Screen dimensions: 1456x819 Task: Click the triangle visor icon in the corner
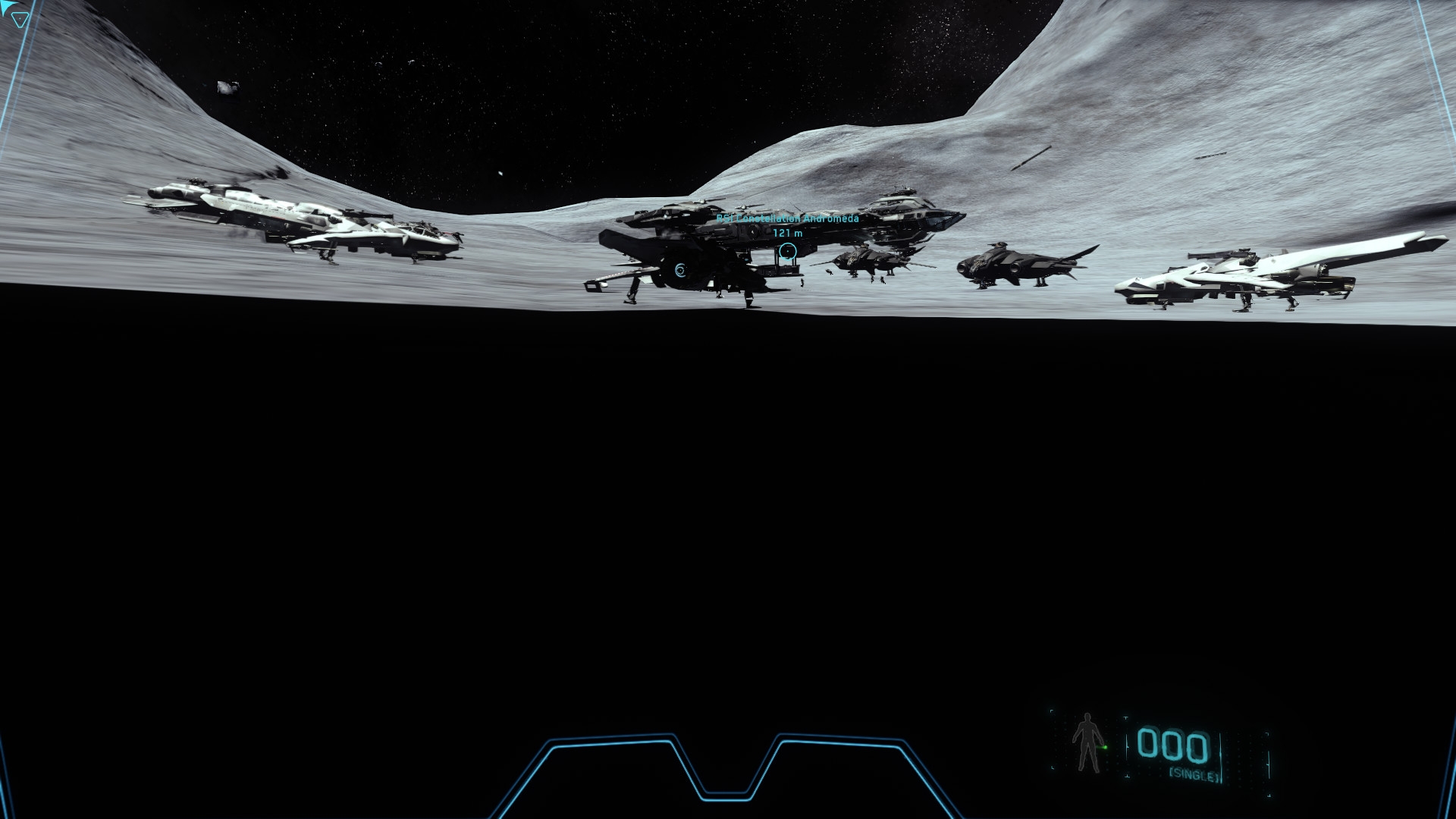click(x=19, y=18)
